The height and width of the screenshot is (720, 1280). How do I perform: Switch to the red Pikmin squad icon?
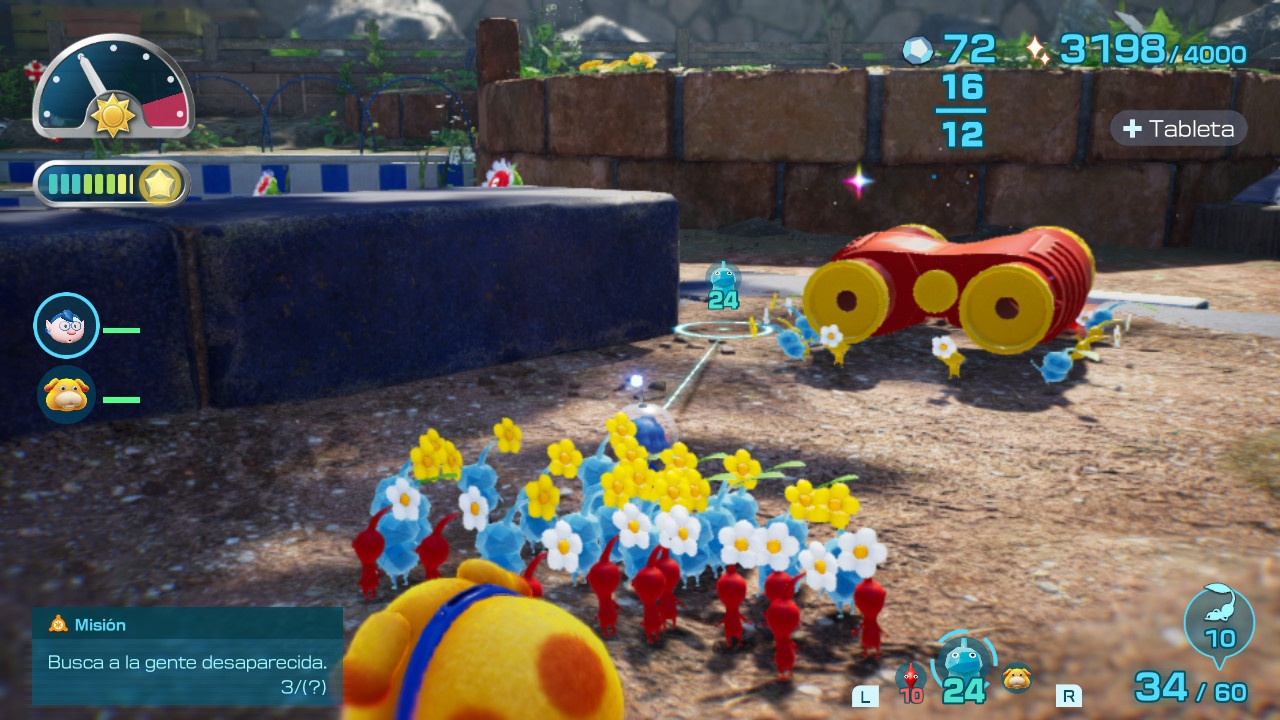coord(910,679)
